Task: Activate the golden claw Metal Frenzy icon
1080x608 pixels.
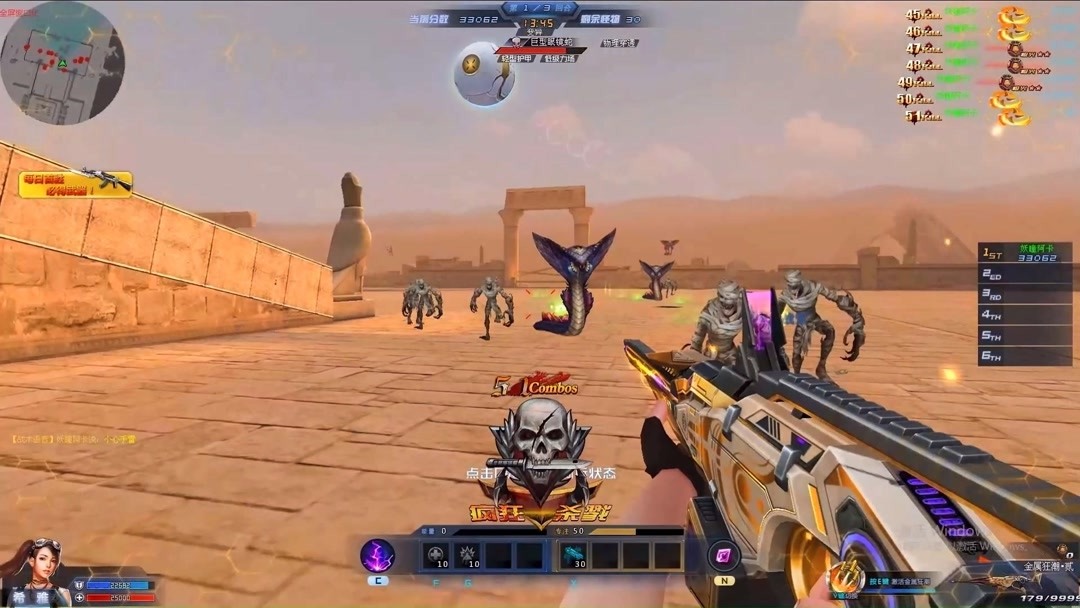Action: [x=846, y=577]
